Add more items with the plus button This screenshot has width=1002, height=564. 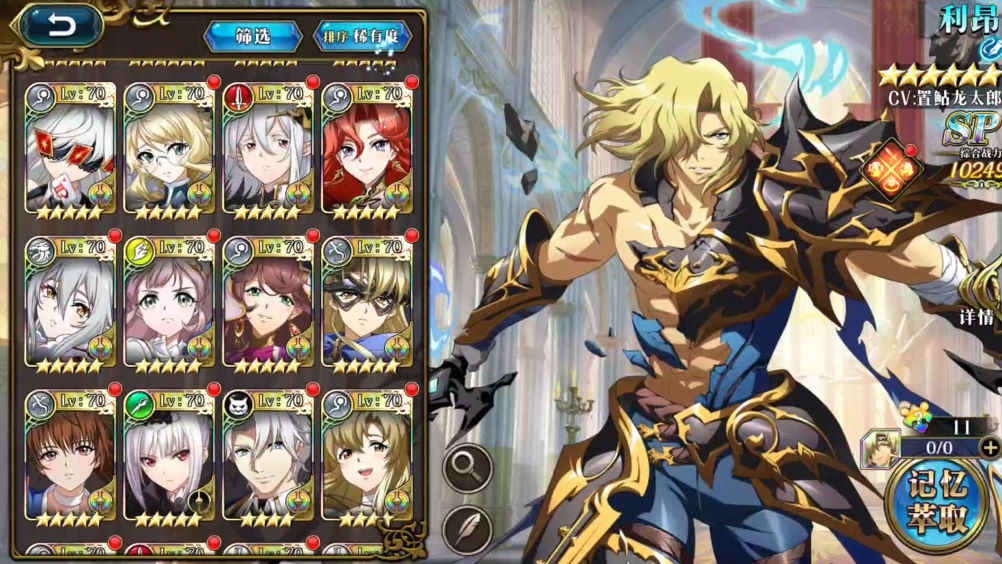tap(990, 447)
